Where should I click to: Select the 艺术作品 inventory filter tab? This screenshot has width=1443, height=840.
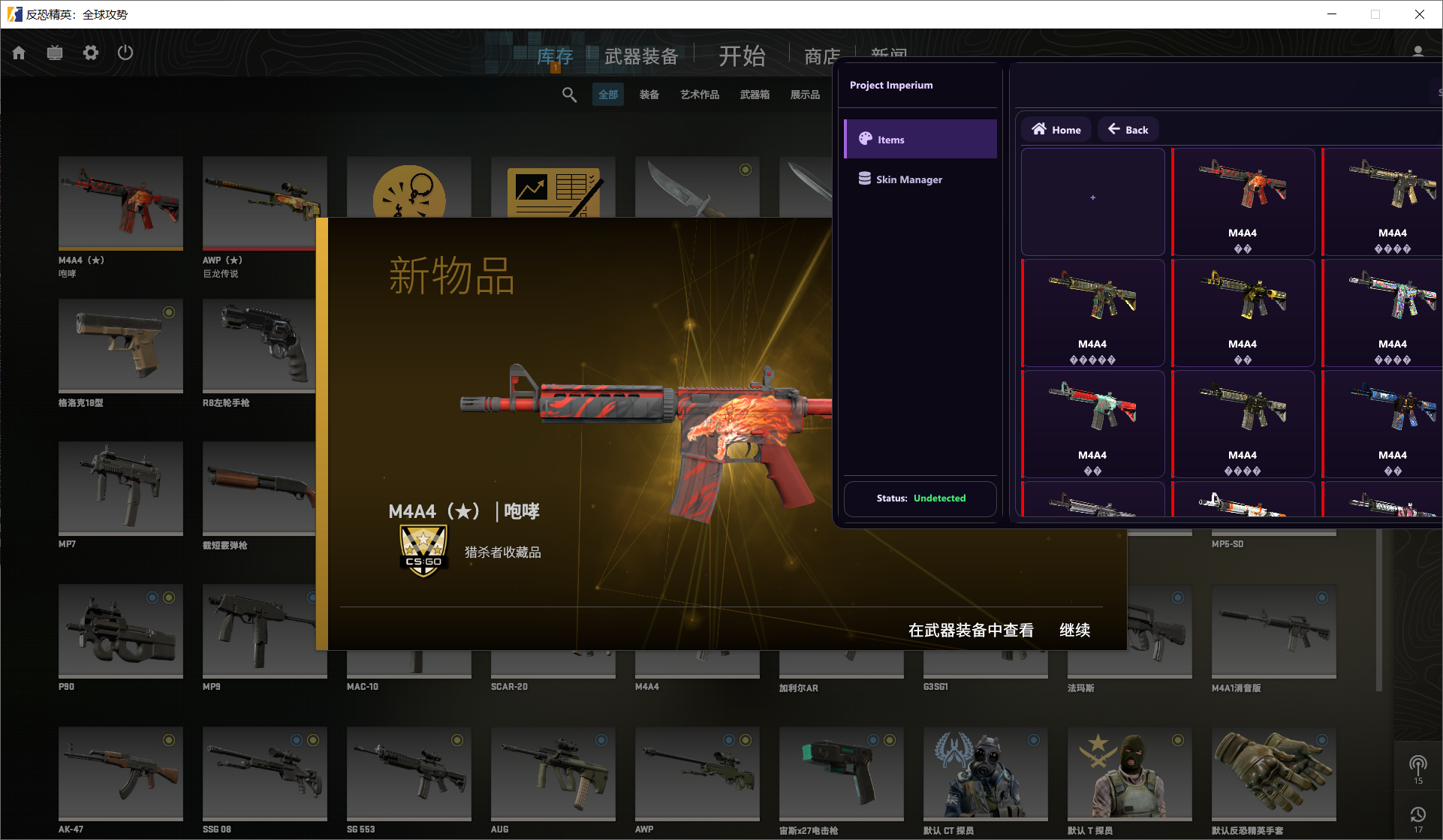(699, 94)
